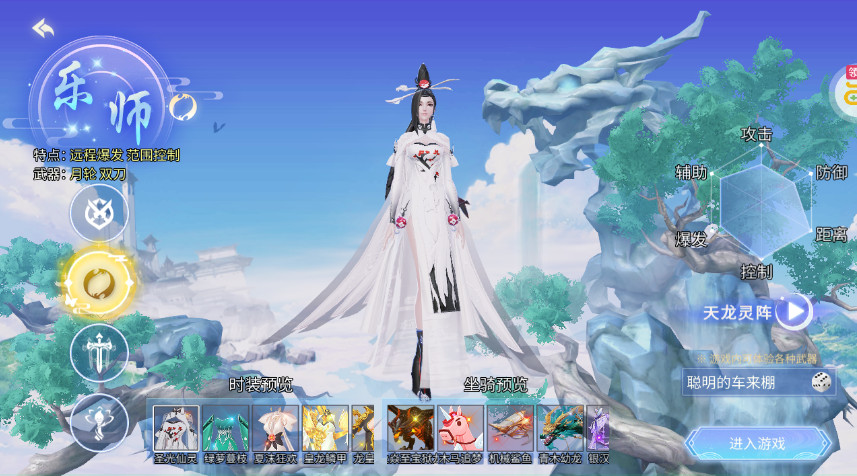Preview the 机械鲨鱼 mount

point(511,428)
